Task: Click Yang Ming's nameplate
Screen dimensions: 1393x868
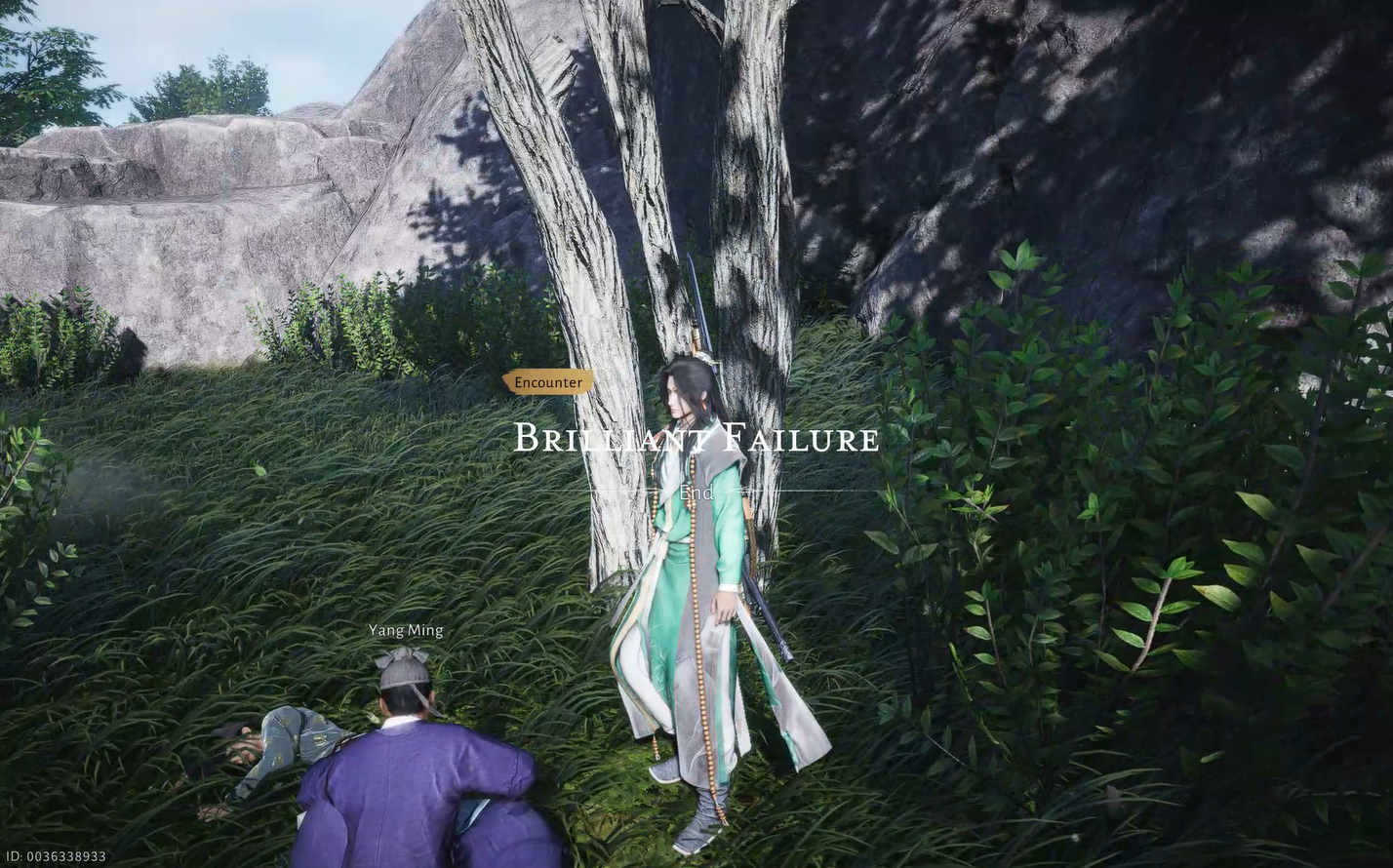Action: pyautogui.click(x=405, y=630)
